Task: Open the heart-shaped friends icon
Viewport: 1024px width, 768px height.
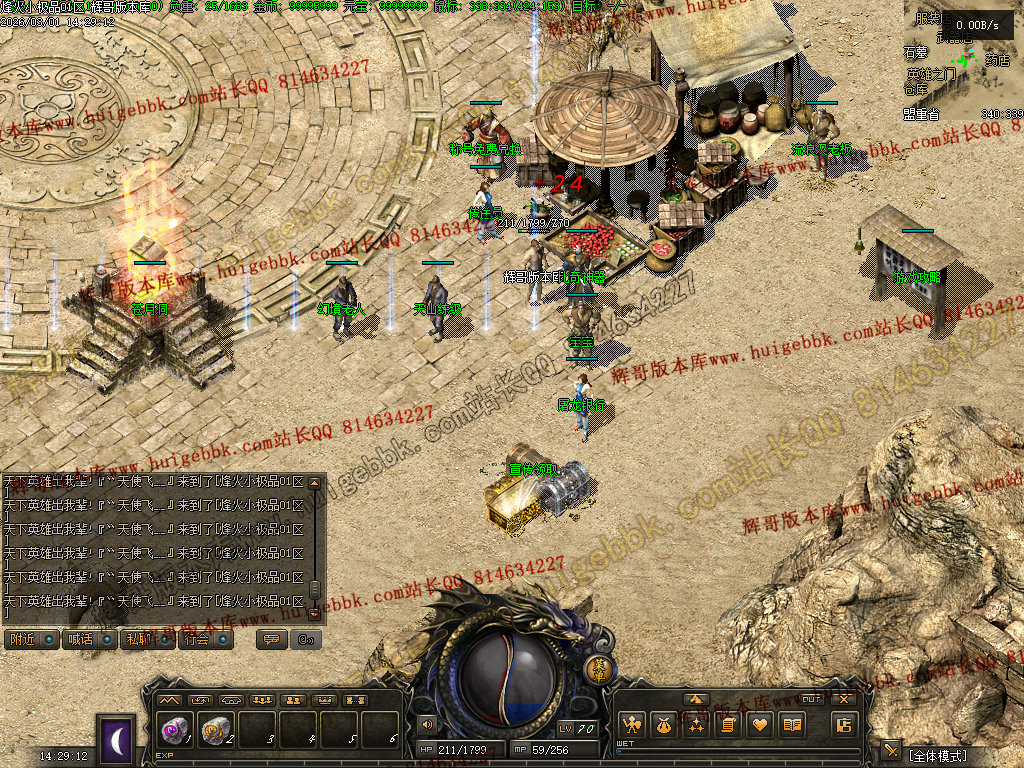Action: click(760, 725)
